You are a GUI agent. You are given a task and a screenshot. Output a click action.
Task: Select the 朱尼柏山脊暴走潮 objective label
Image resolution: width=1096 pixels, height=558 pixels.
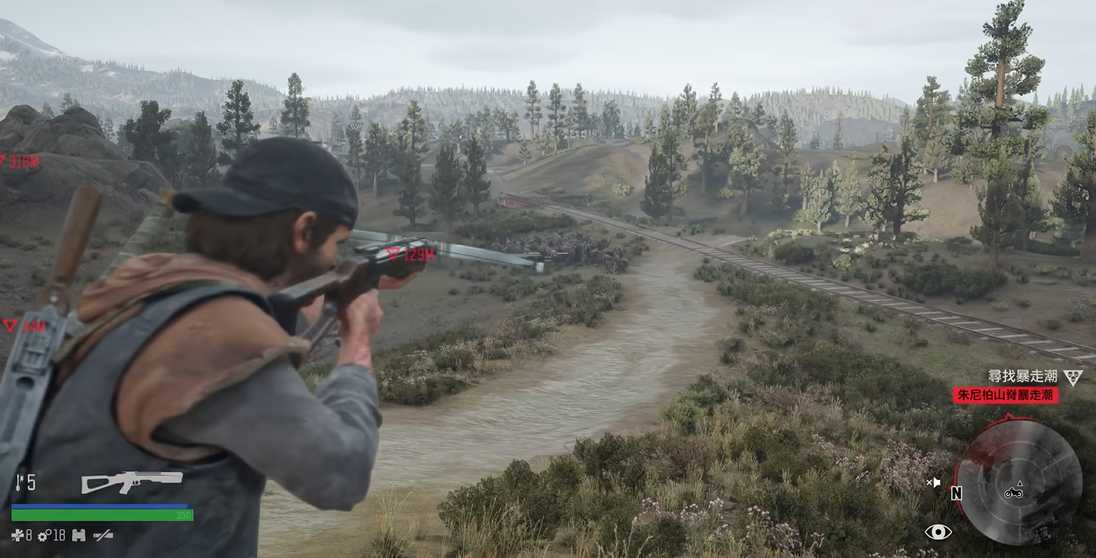tap(1005, 395)
